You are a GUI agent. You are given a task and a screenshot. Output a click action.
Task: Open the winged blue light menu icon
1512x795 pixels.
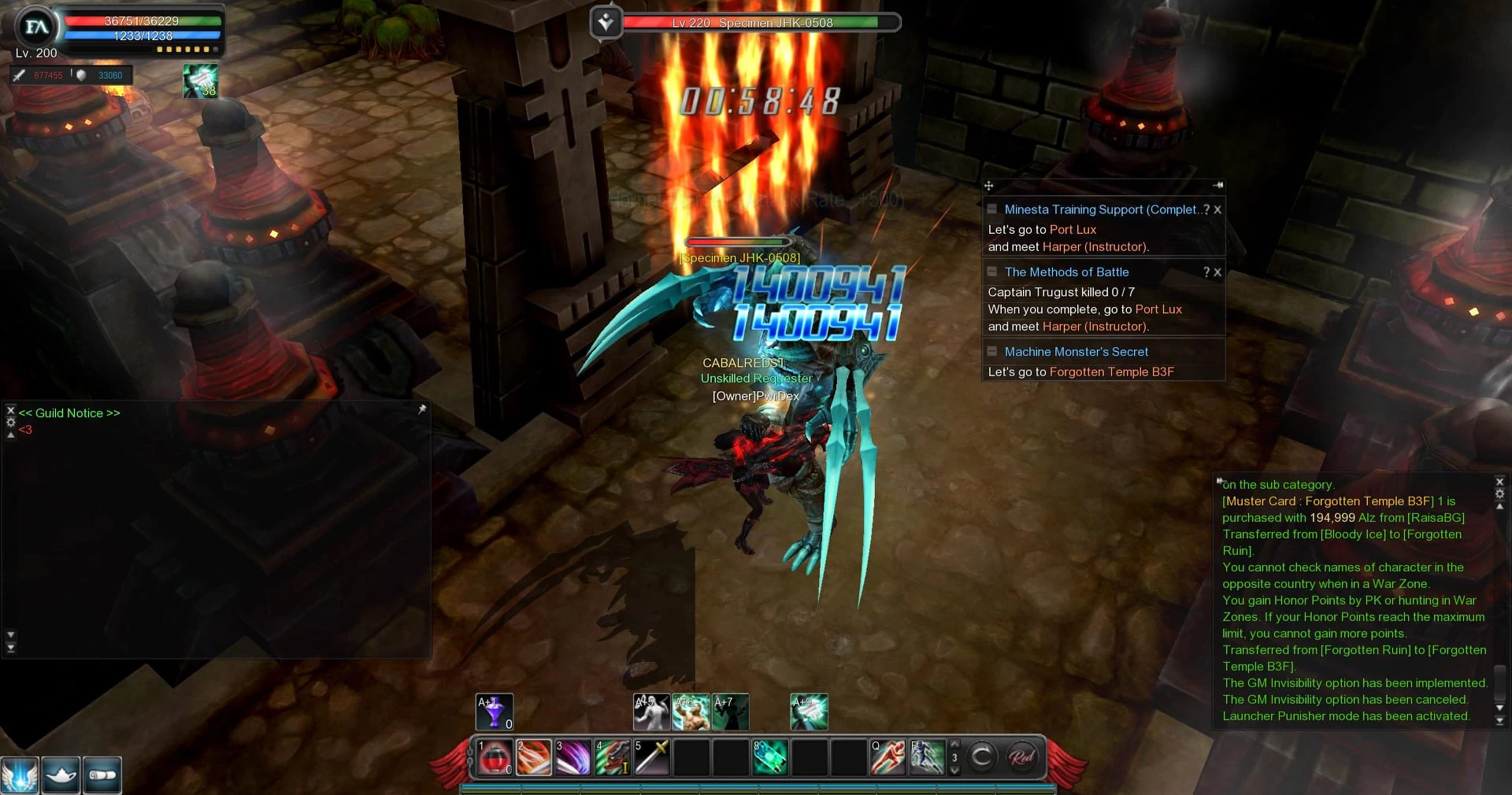[20, 775]
